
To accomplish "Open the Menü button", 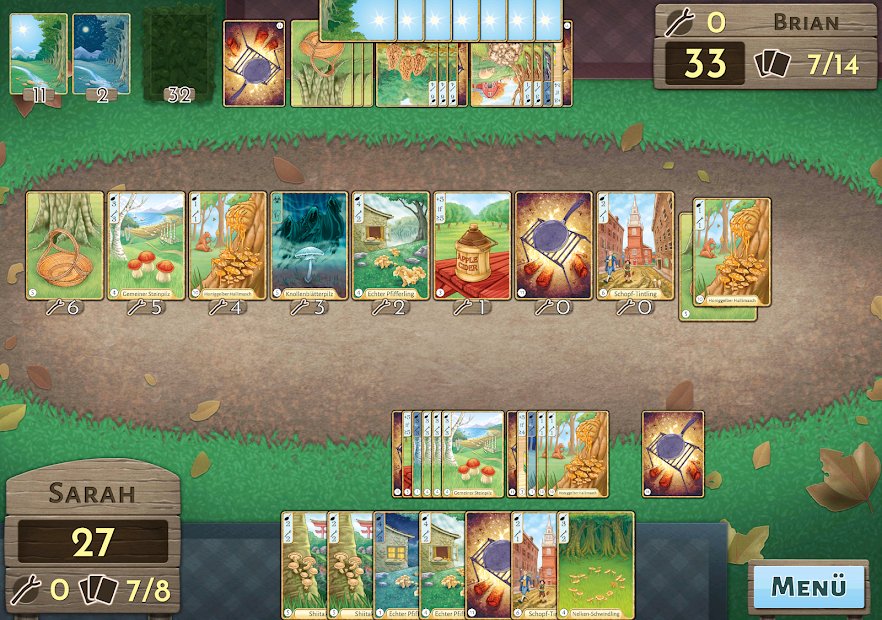I will pyautogui.click(x=807, y=585).
